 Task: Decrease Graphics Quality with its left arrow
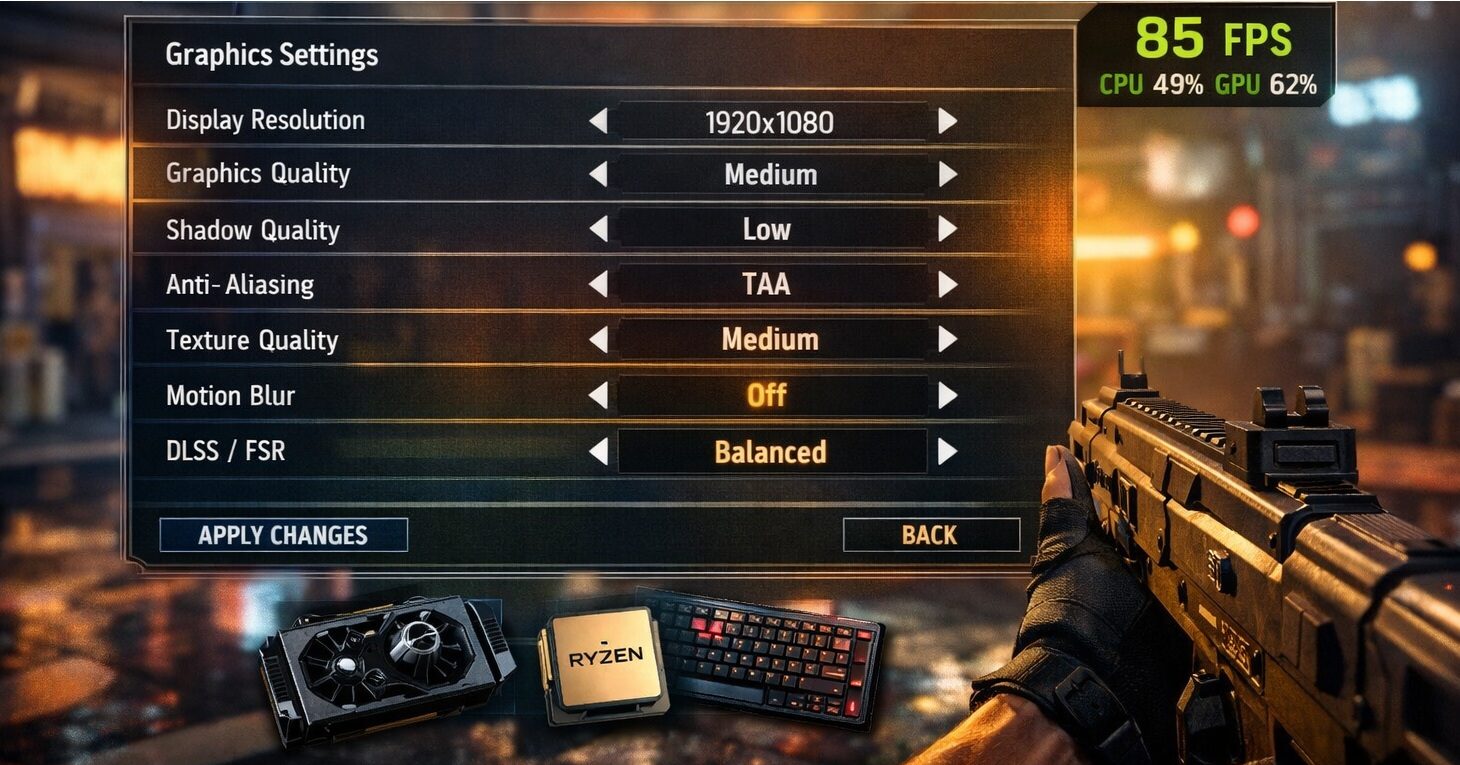tap(598, 175)
